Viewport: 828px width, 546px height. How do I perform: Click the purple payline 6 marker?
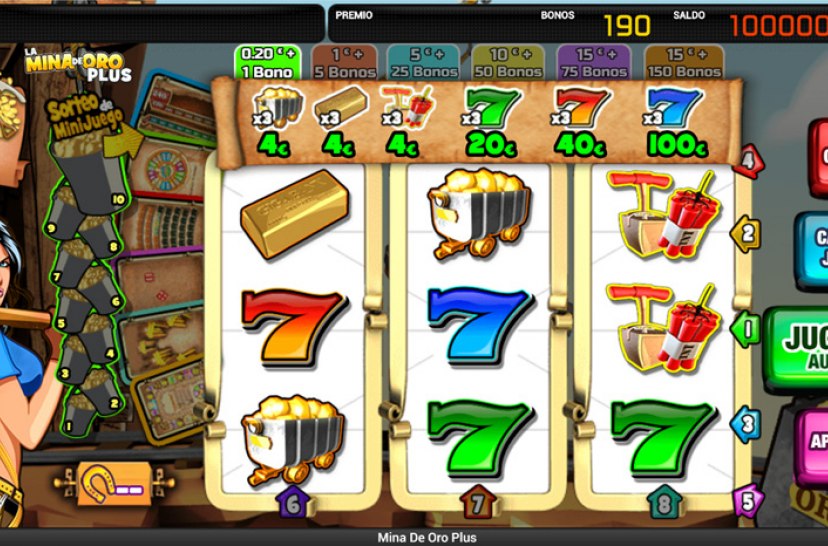point(293,501)
